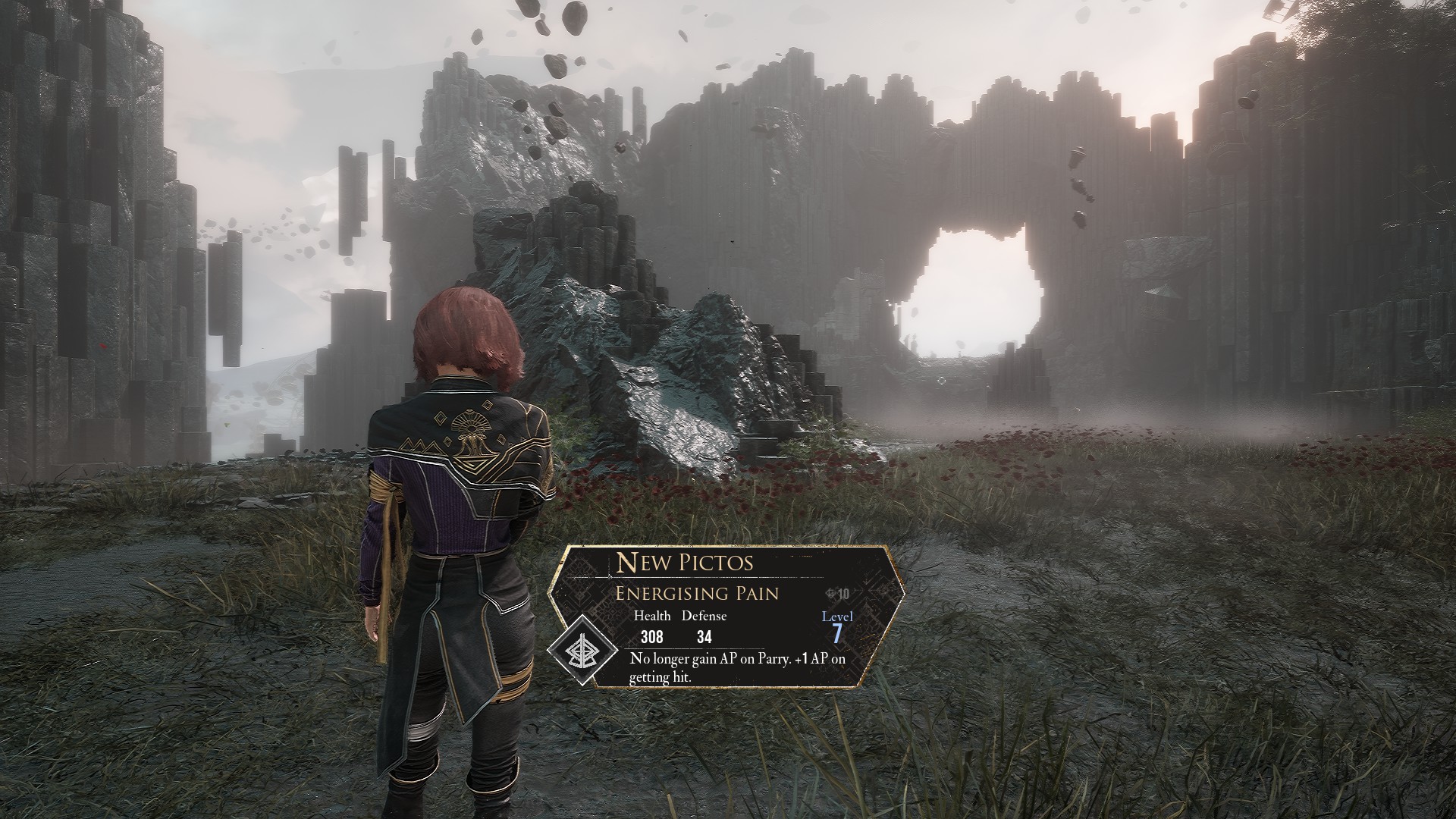Select the New Pictos notification header
The width and height of the screenshot is (1456, 819).
(x=685, y=562)
